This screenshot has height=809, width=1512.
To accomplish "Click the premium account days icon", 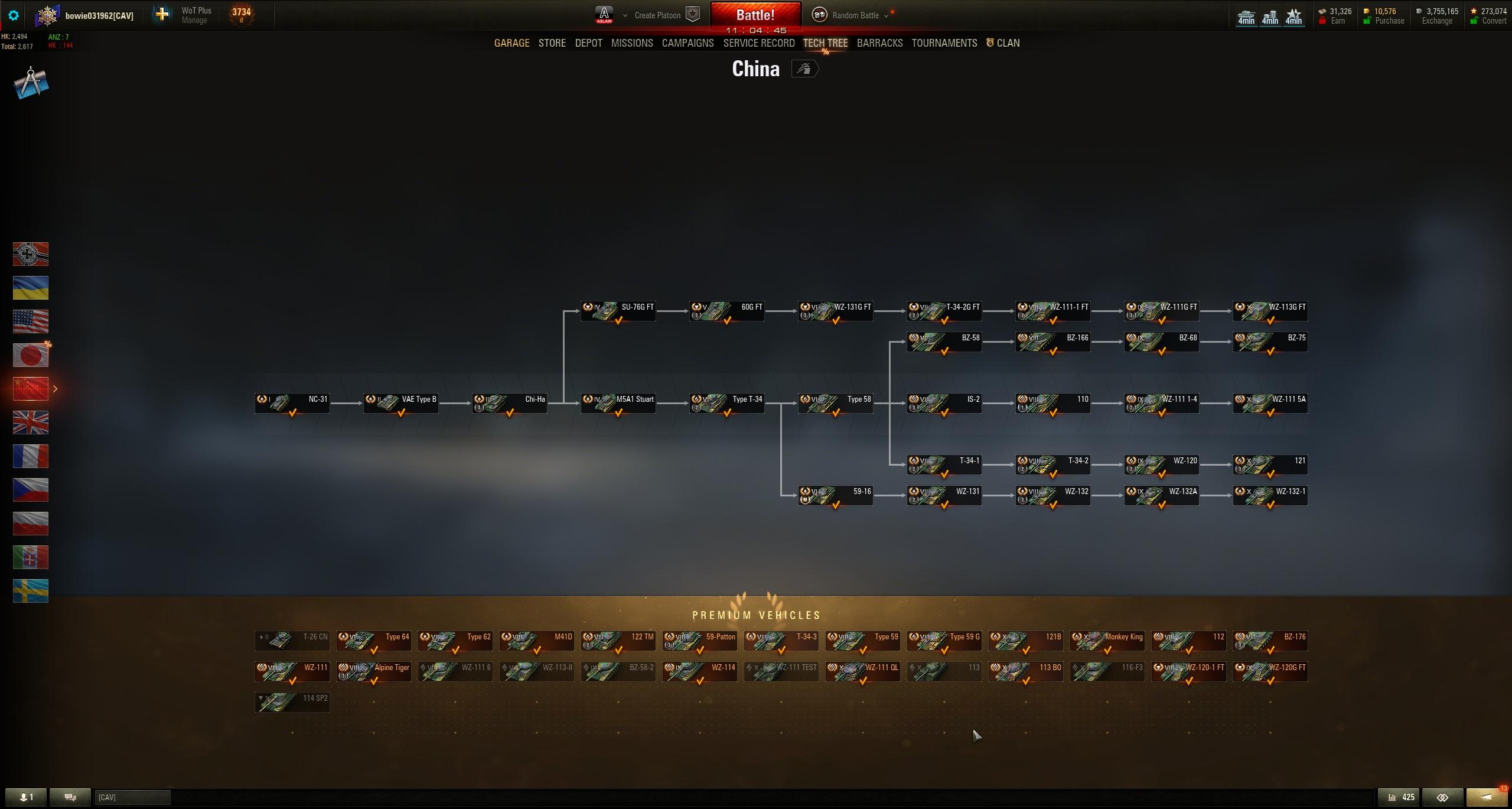I will coord(241,15).
